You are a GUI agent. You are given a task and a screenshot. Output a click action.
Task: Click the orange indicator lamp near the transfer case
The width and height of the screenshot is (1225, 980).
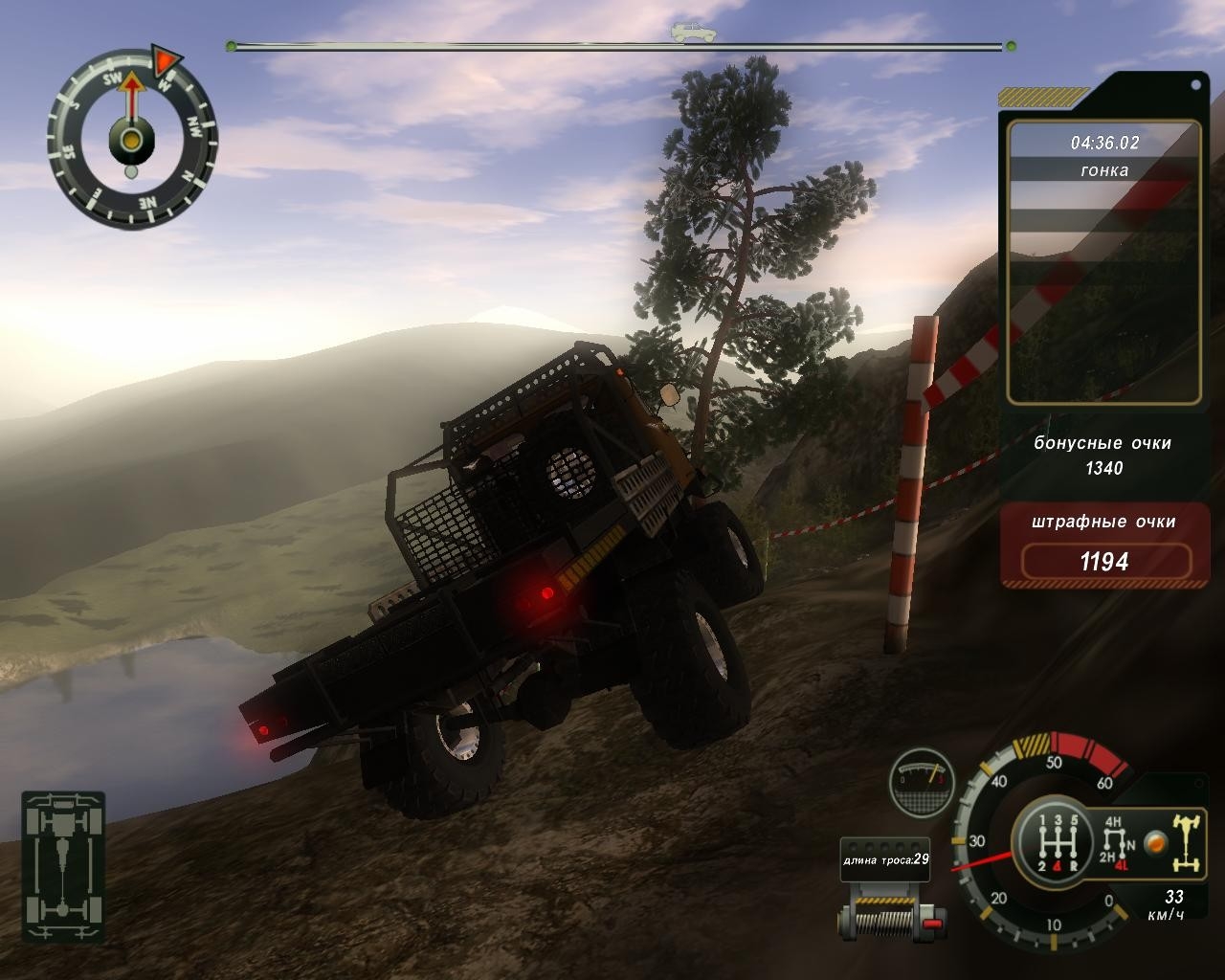[1155, 843]
